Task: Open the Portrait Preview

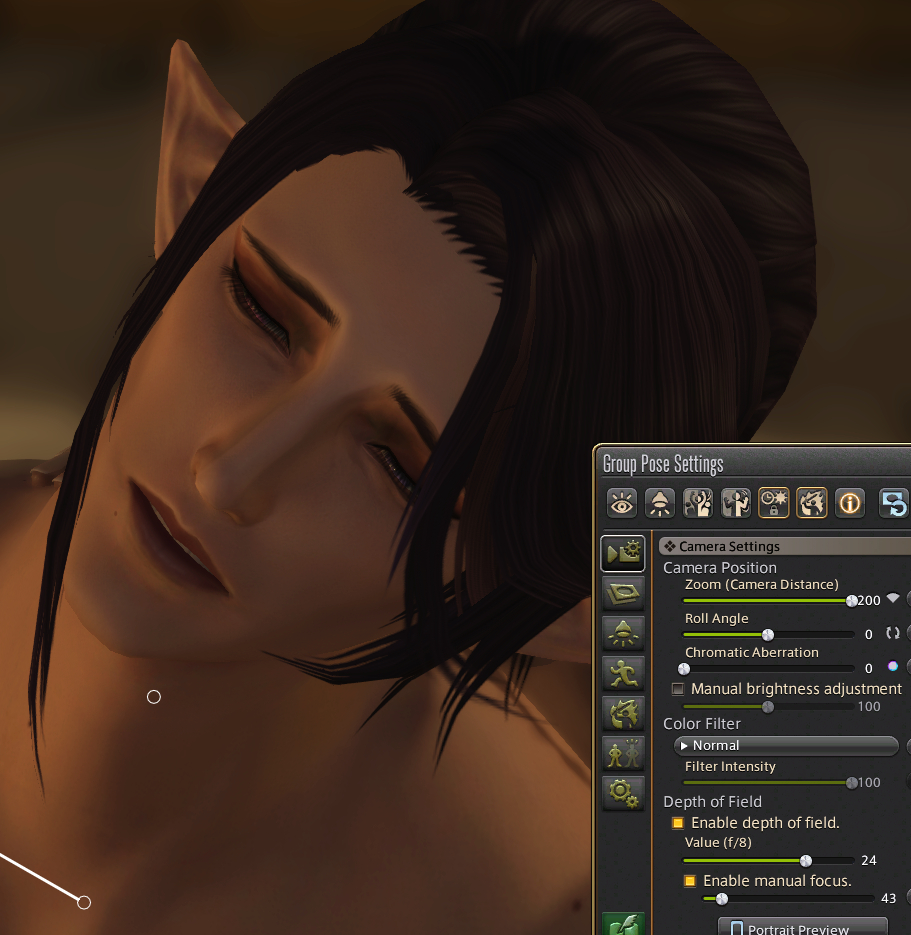Action: (802, 925)
